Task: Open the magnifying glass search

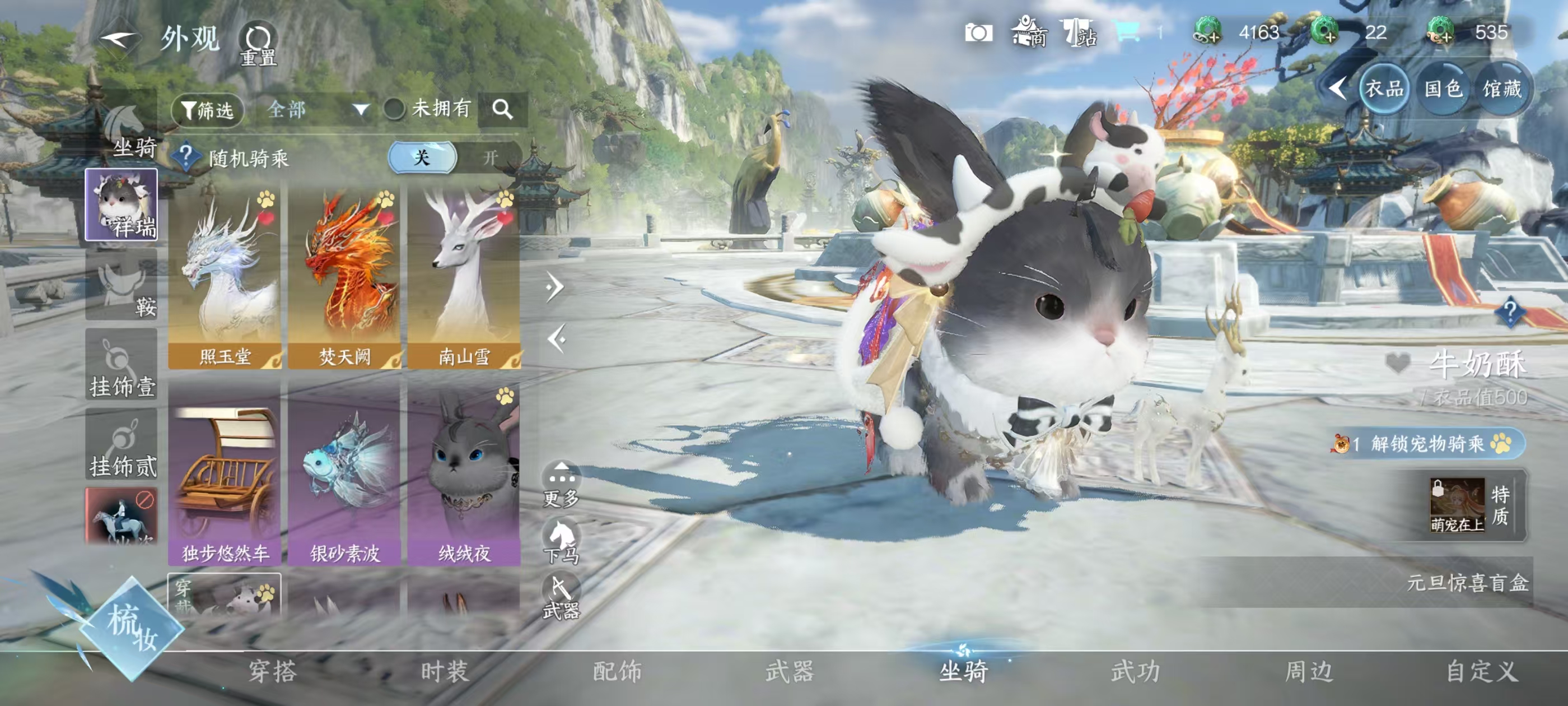Action: (x=502, y=110)
